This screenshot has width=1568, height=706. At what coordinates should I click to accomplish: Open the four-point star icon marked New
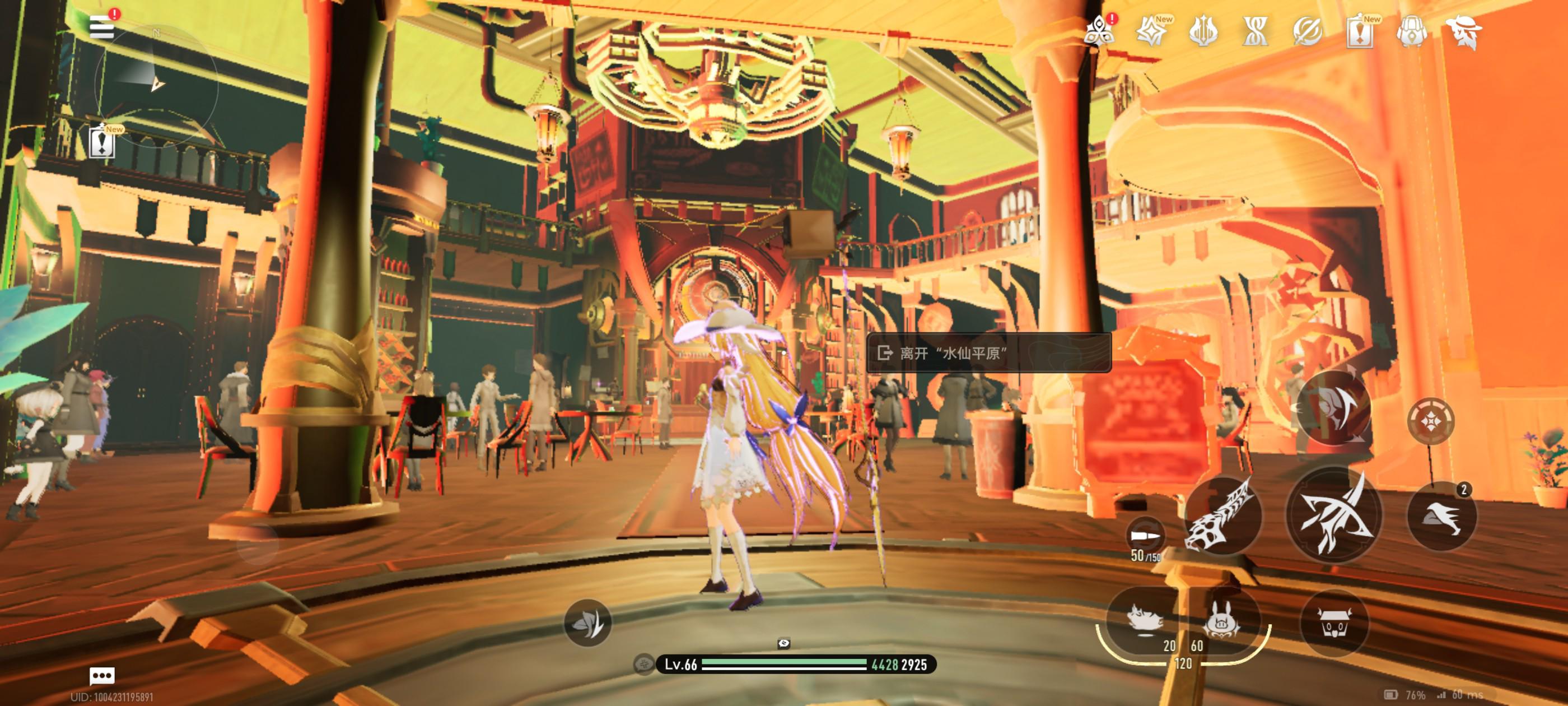point(1150,31)
